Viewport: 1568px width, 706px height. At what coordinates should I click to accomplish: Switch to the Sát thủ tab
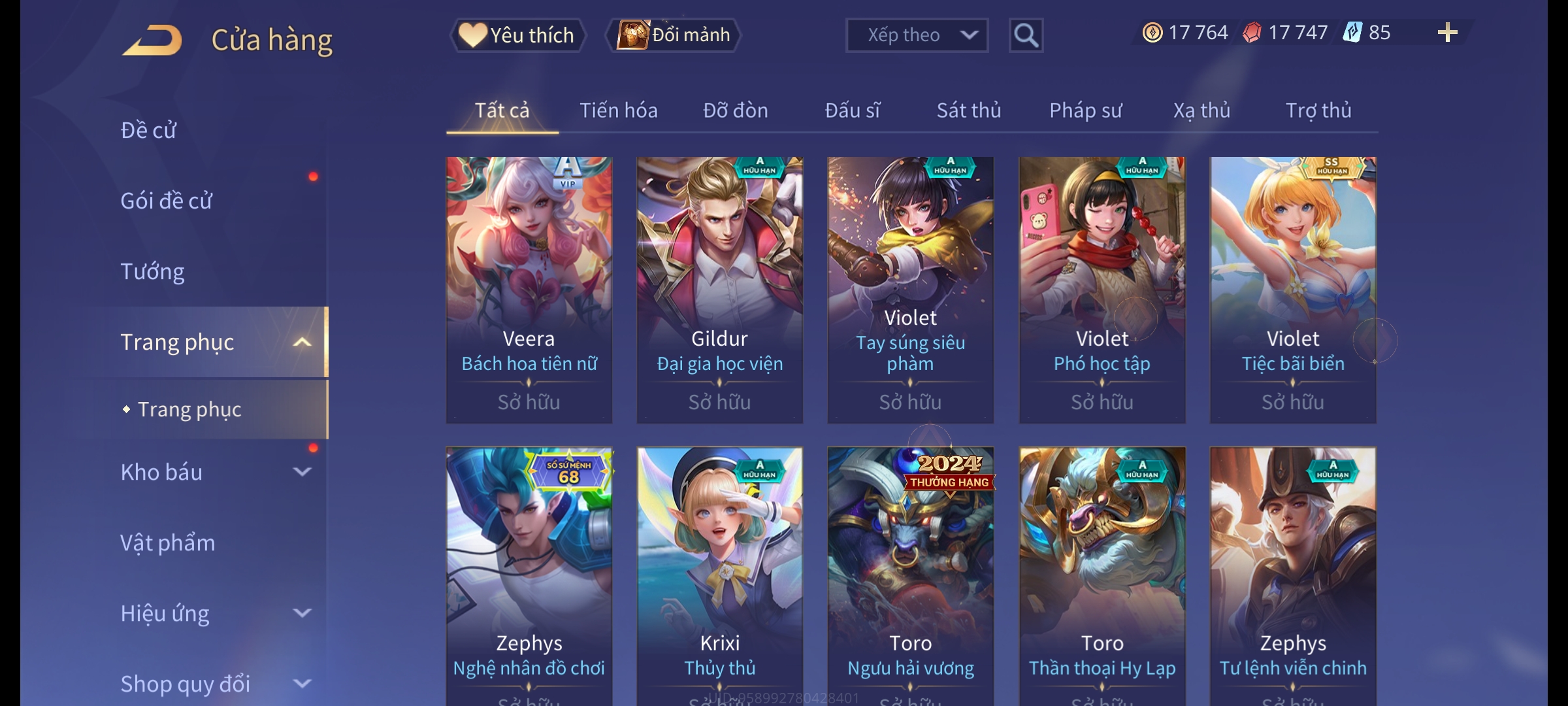(968, 110)
